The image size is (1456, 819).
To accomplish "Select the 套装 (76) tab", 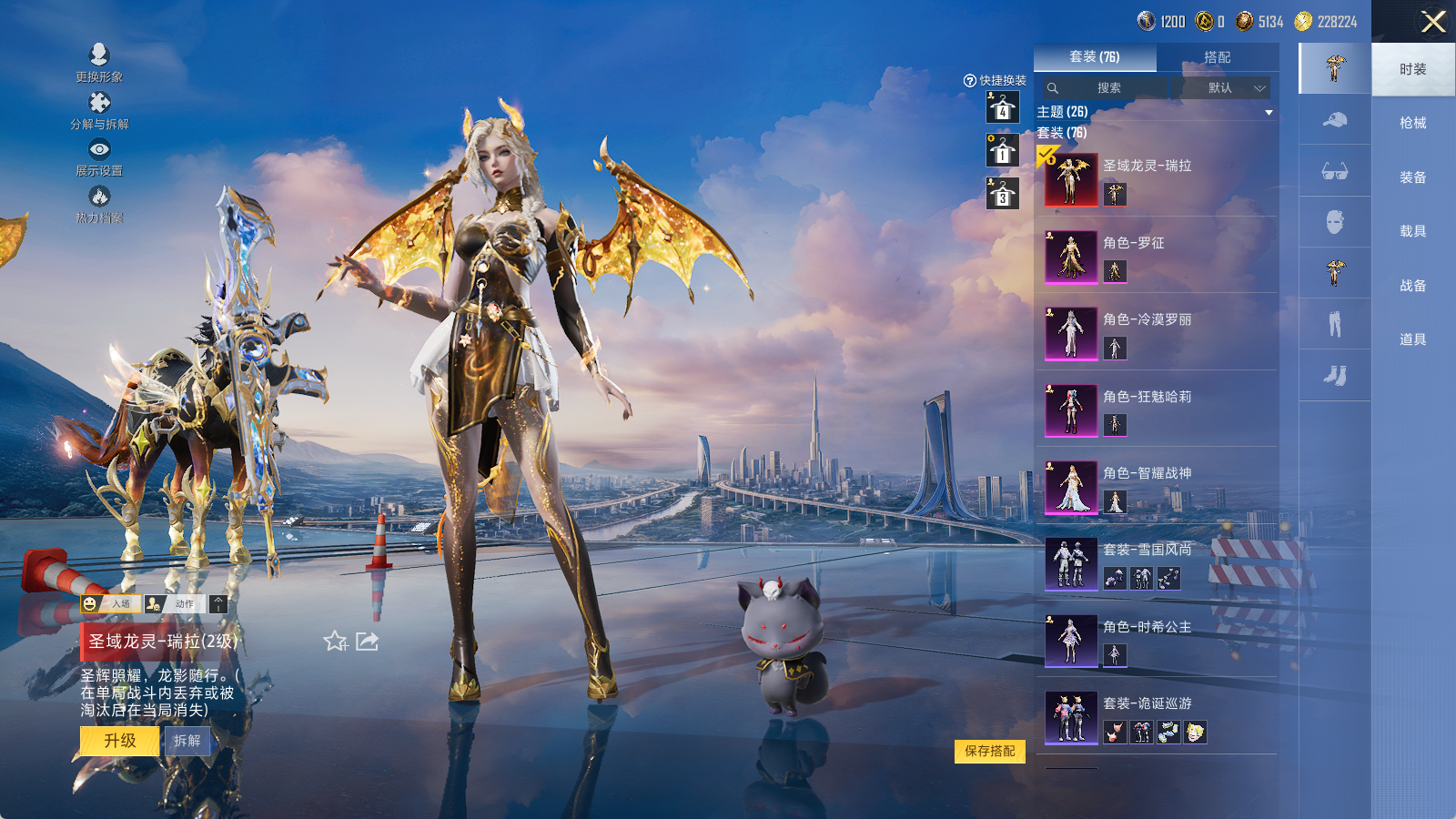I will pos(1095,57).
